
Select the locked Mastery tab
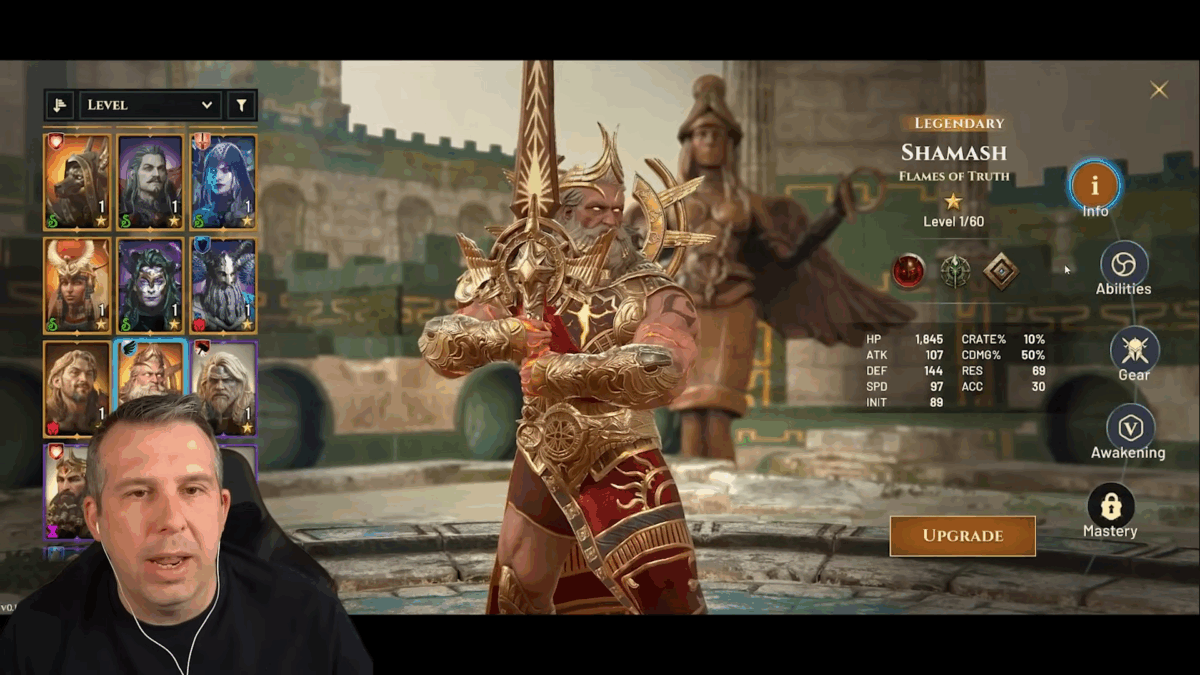[1110, 506]
